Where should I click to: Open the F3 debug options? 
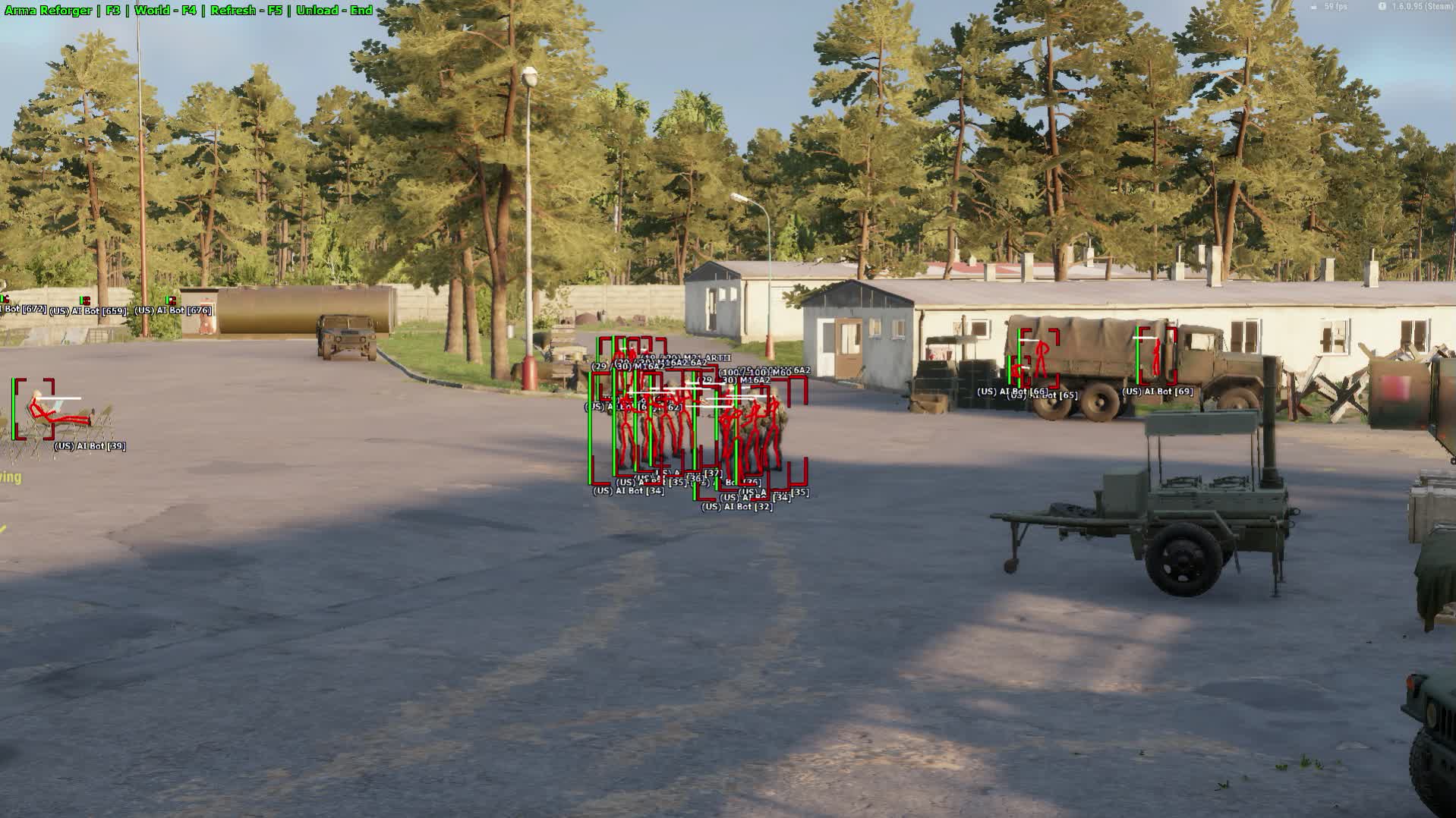(x=112, y=11)
